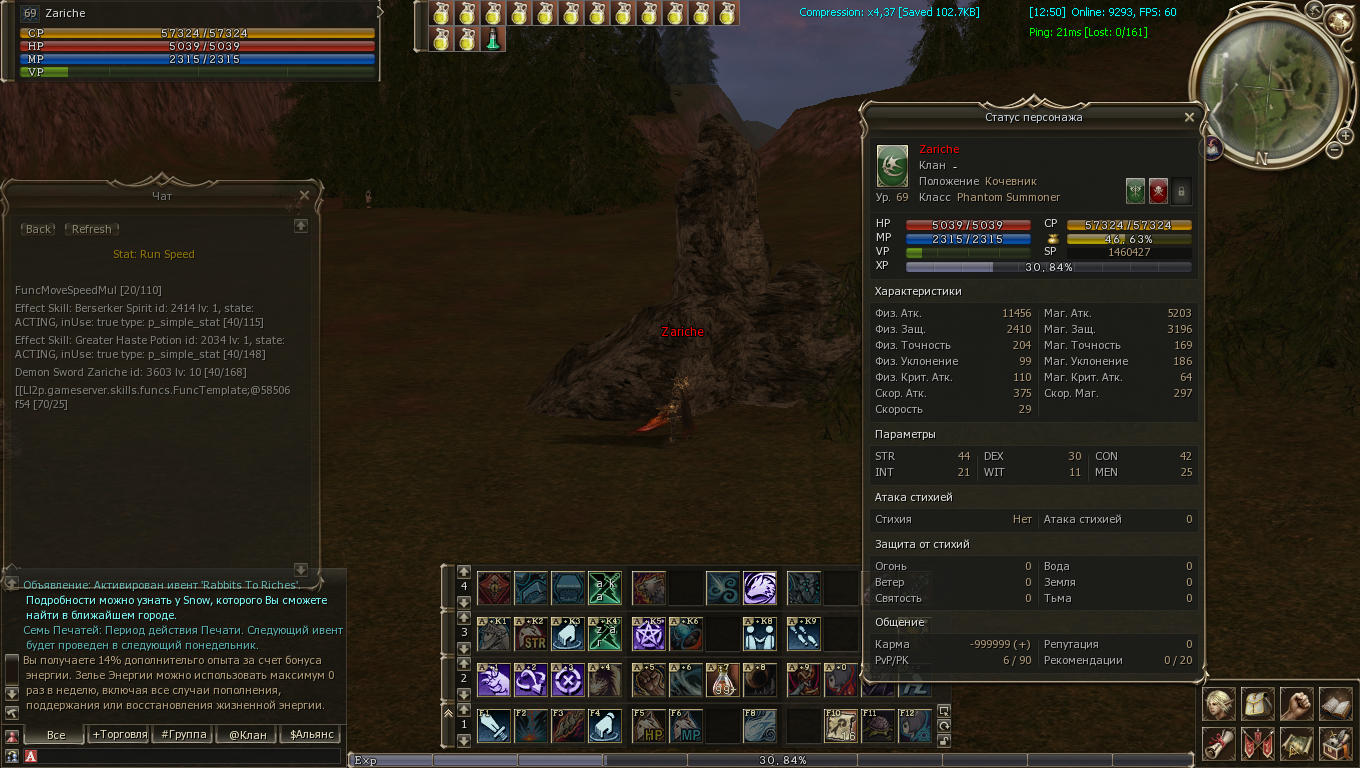Open the quest scroll icon

(x=1219, y=743)
